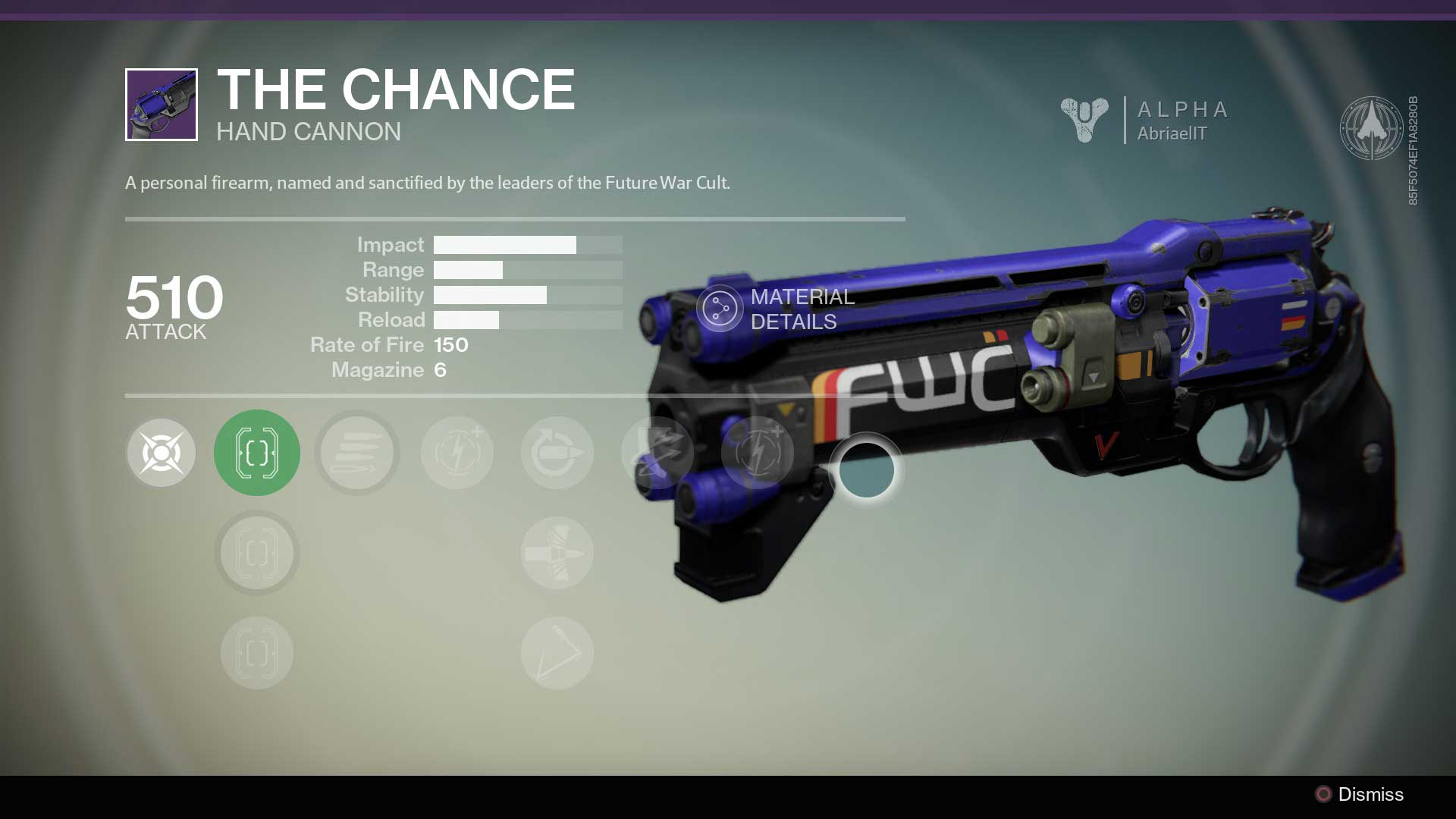Activate the dark unfilled perk circle
Screen dimensions: 1456x819
pos(866,469)
